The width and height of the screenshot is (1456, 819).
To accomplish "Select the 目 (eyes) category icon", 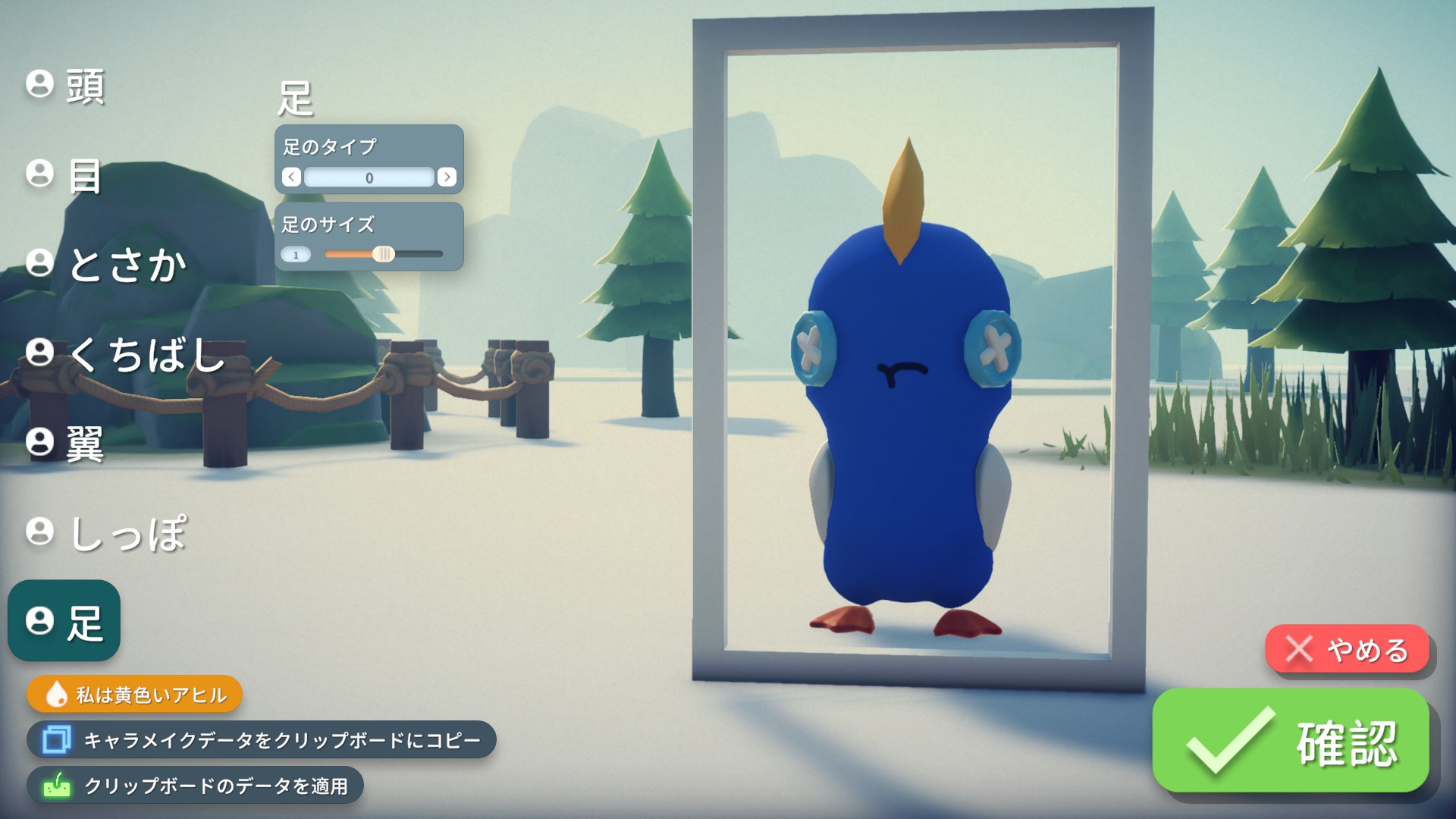I will pyautogui.click(x=39, y=177).
